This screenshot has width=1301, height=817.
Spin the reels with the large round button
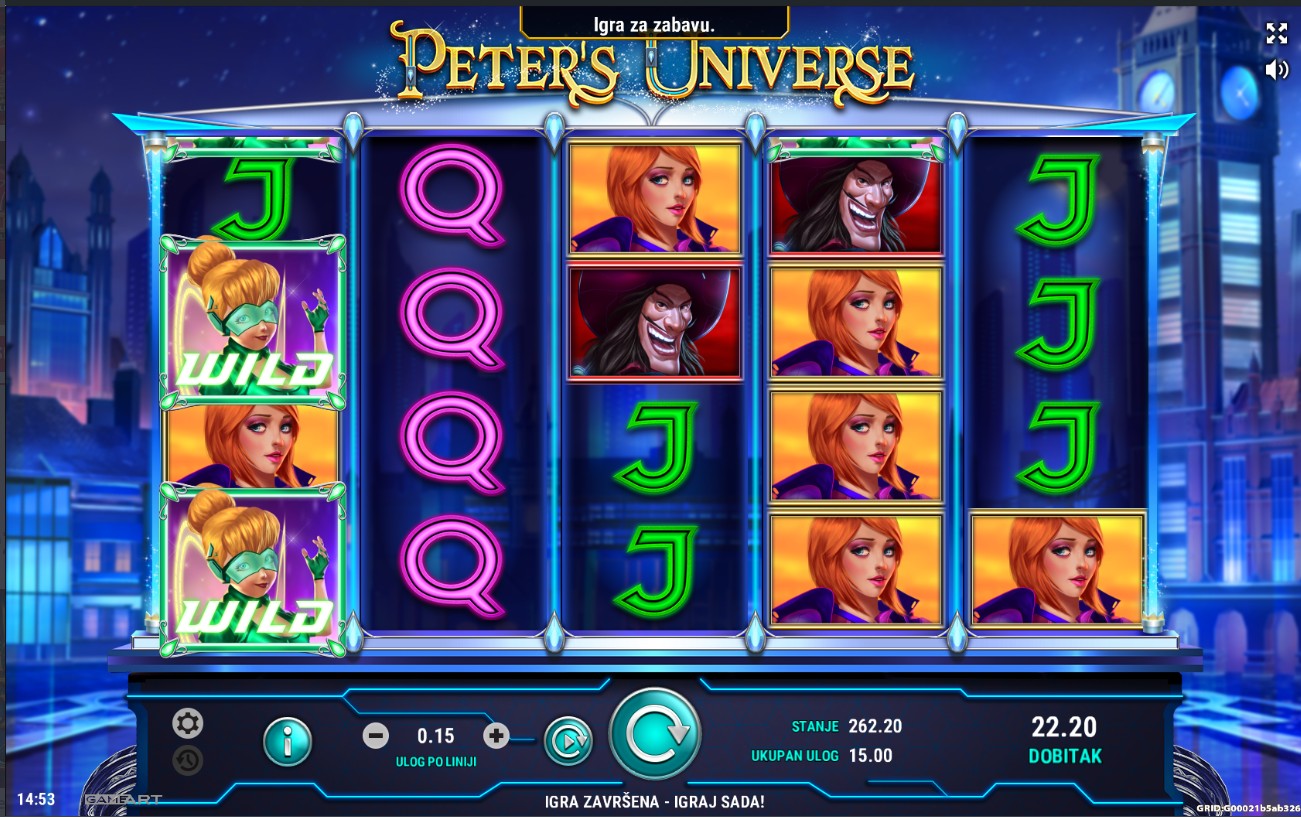coord(654,734)
